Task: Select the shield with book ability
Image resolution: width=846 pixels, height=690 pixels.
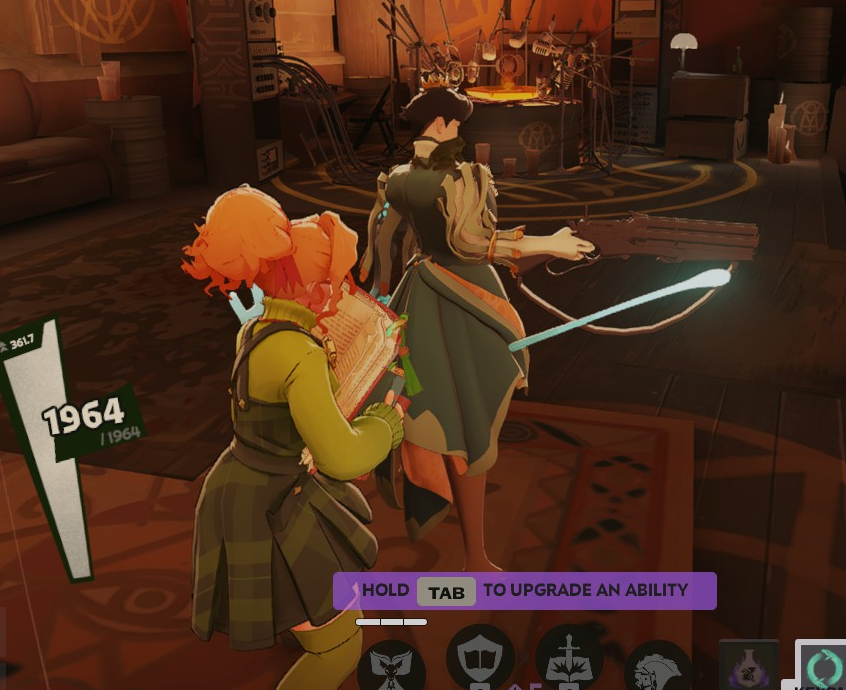Action: (480, 660)
